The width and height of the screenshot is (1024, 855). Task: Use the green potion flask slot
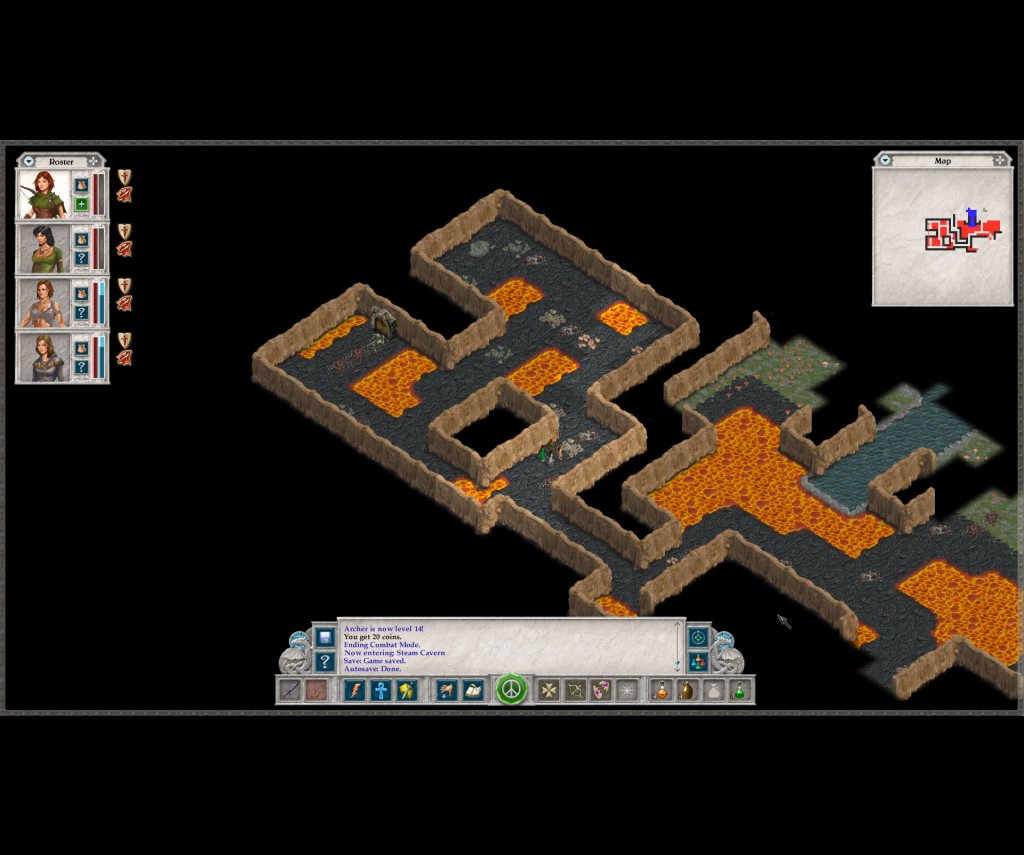point(739,690)
